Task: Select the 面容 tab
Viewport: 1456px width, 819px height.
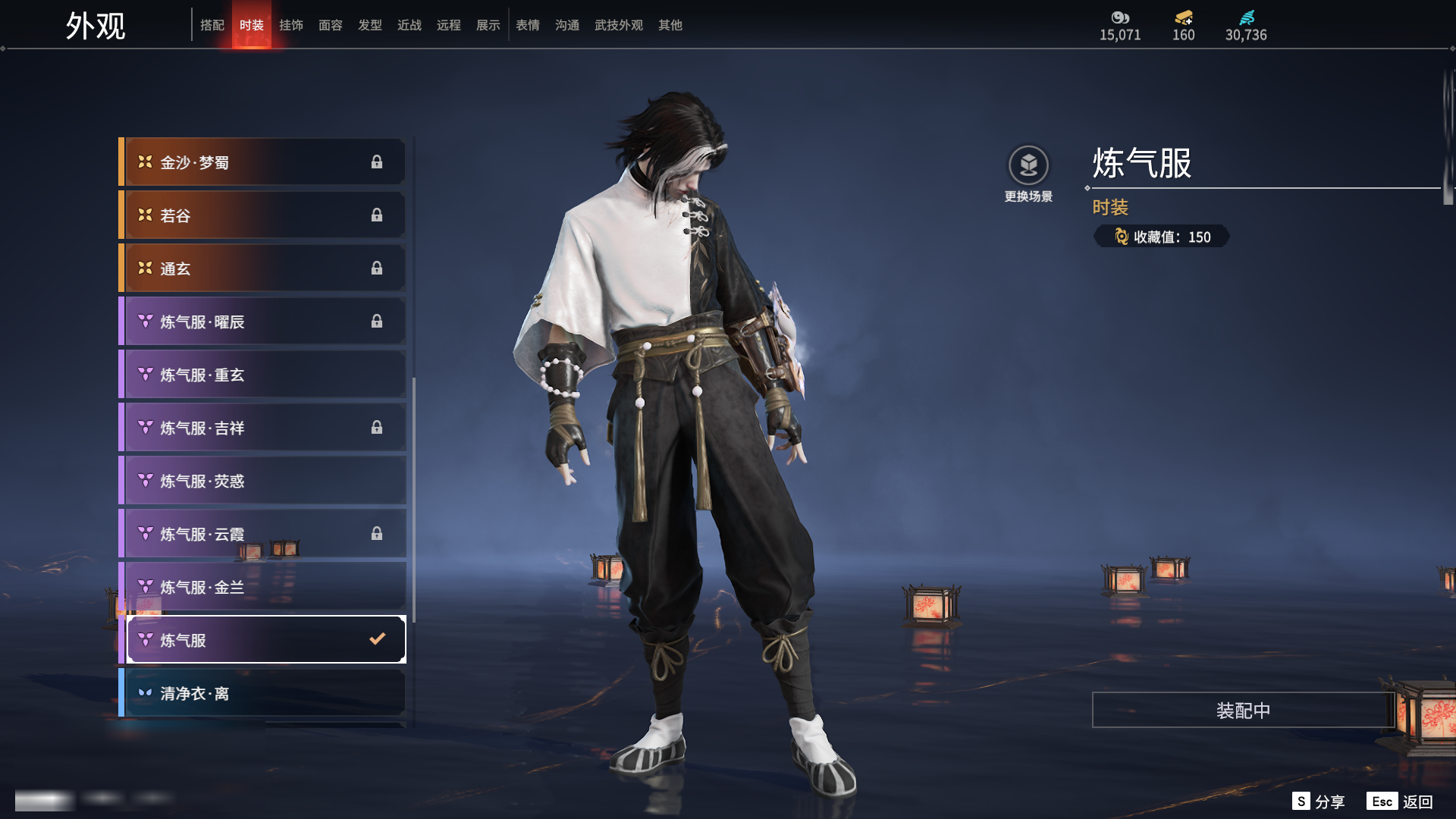Action: [331, 25]
